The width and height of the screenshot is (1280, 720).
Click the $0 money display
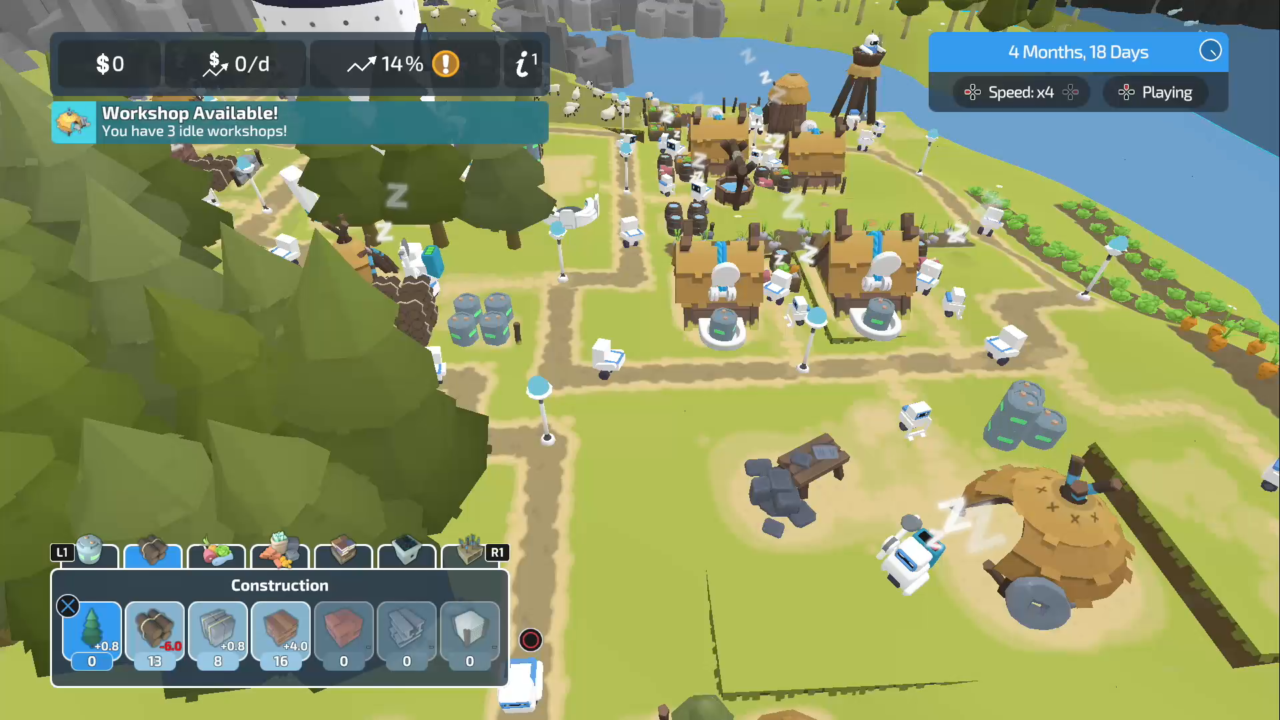110,64
